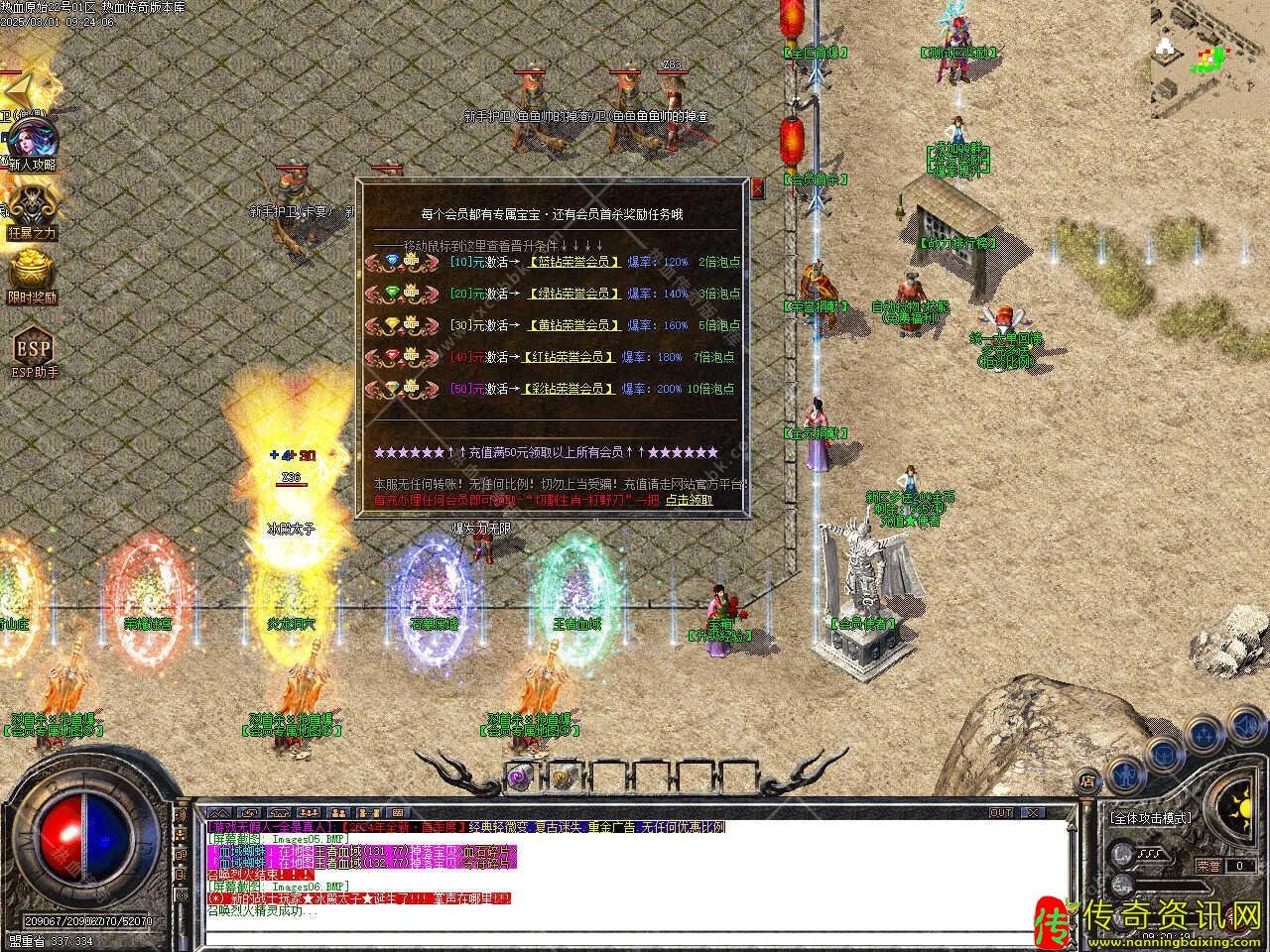This screenshot has height=952, width=1270.
Task: Open the shop via the 店 button
Action: (1088, 782)
